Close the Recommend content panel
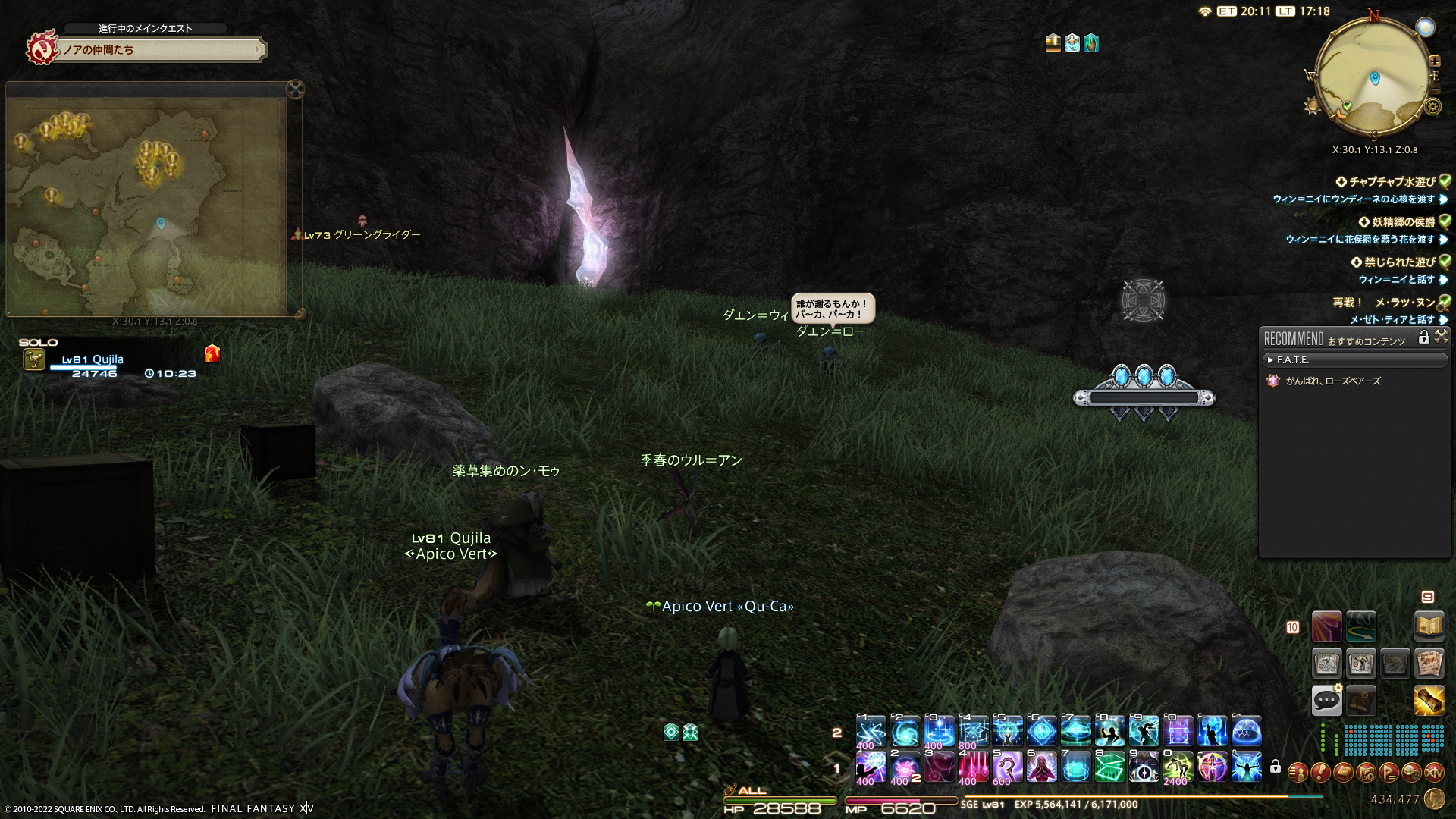This screenshot has height=819, width=1456. tap(1442, 336)
